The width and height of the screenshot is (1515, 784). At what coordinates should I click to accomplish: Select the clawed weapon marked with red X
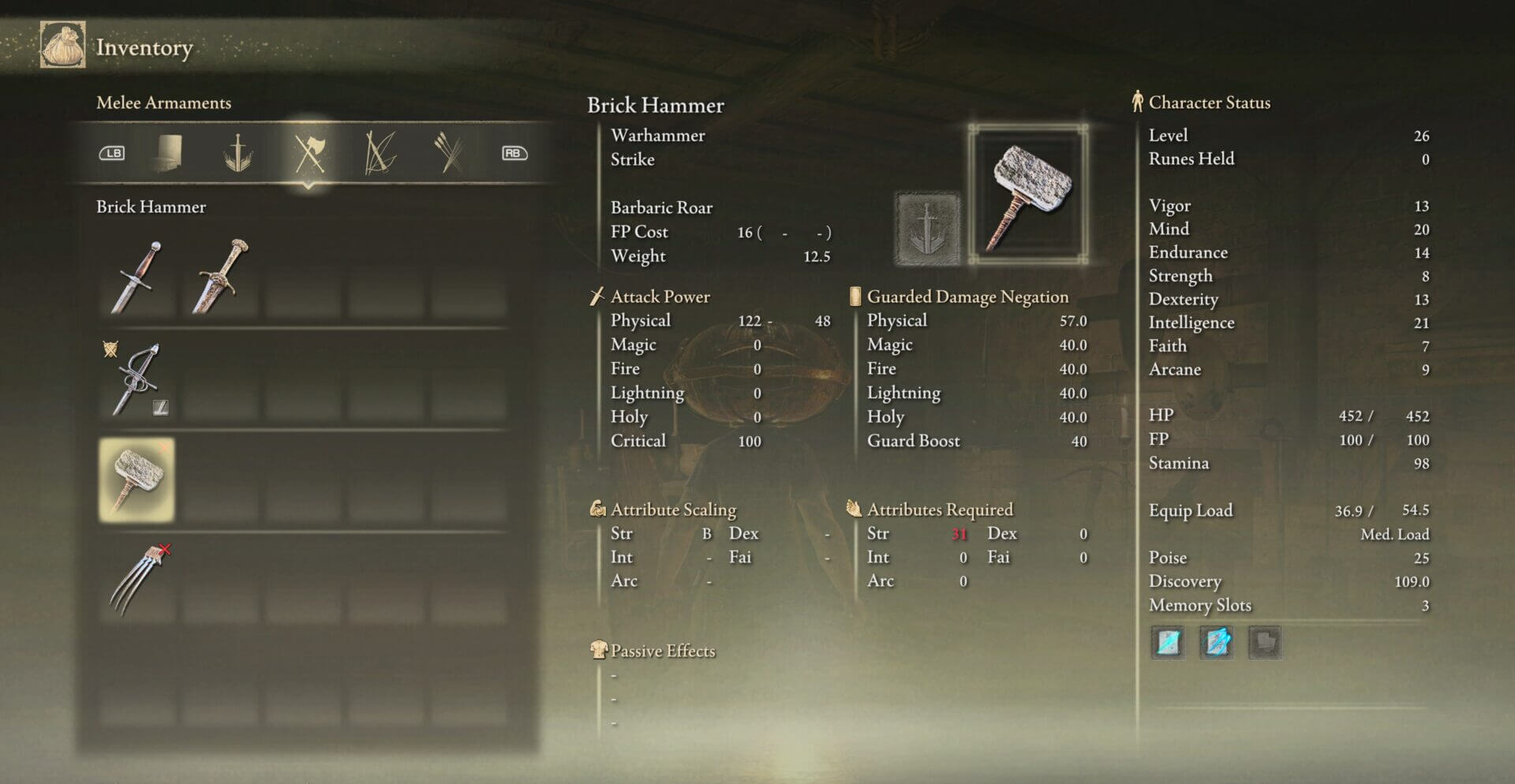click(x=136, y=577)
